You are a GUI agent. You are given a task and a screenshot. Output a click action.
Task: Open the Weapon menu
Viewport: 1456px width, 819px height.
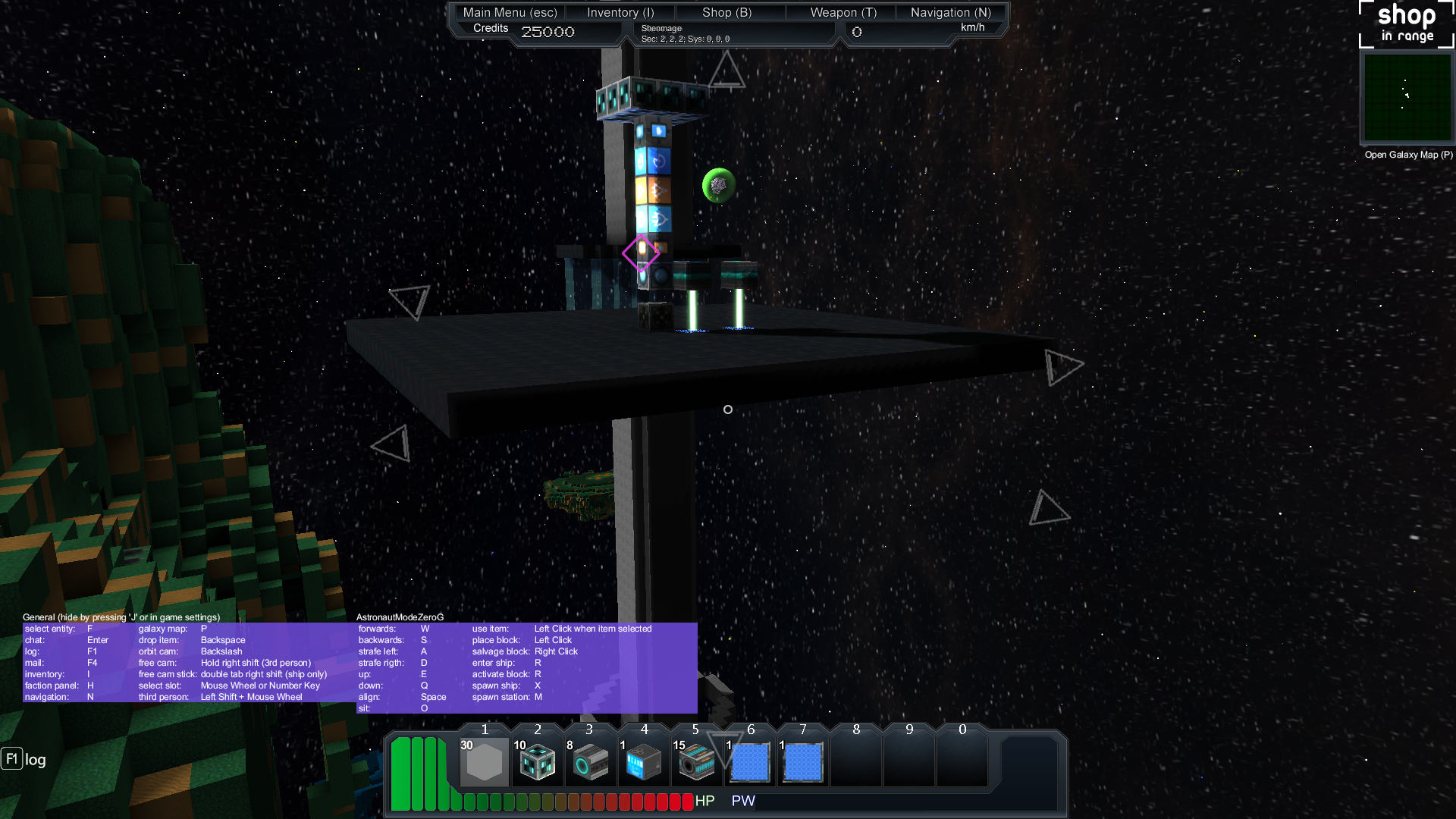tap(843, 12)
